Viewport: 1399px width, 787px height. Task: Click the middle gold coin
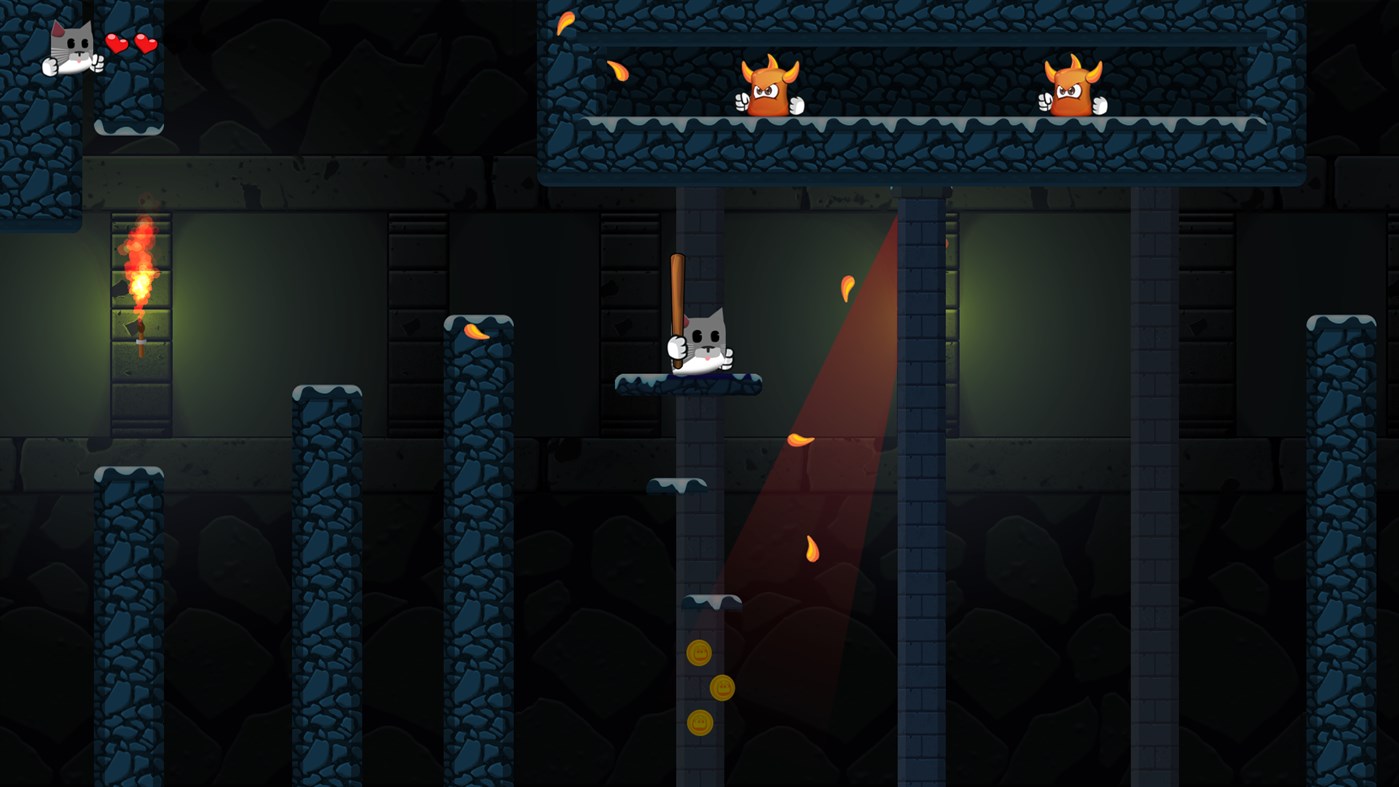723,687
